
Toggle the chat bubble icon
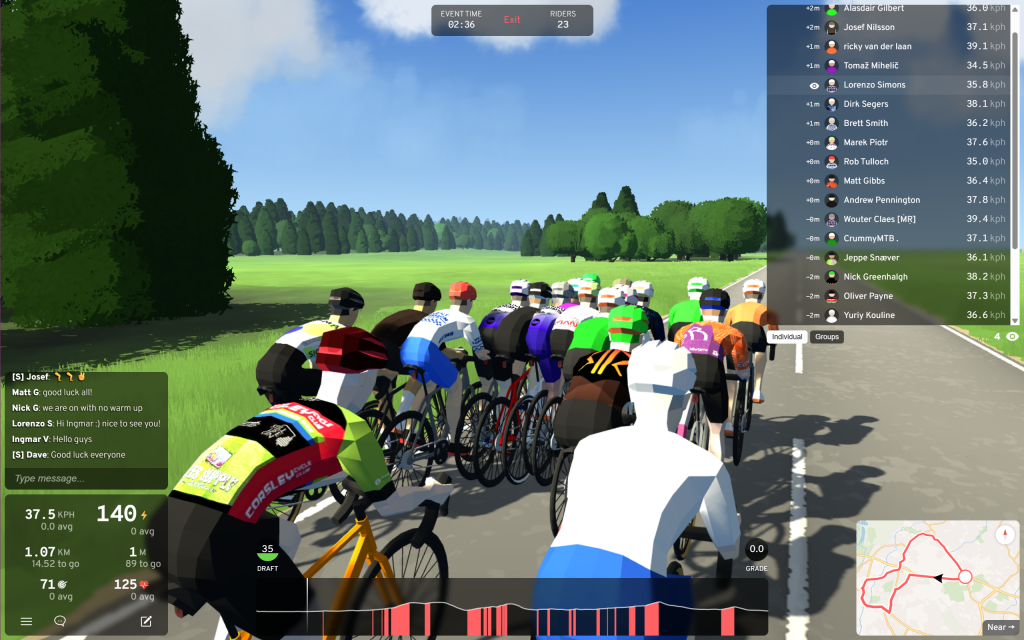(60, 621)
